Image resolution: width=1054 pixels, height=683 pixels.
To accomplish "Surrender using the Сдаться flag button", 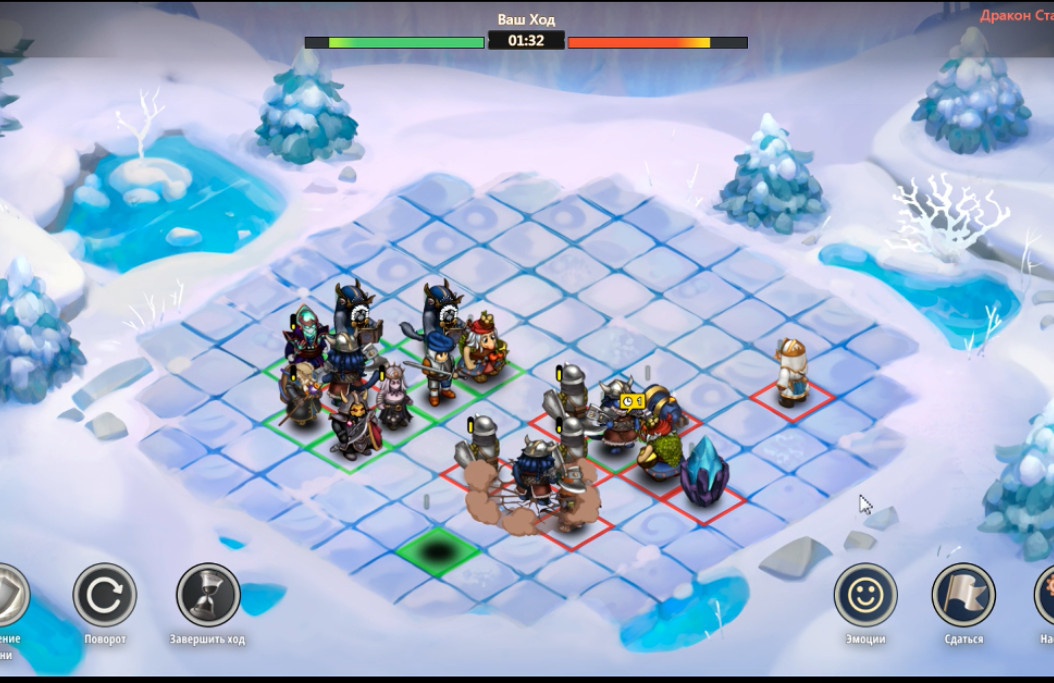I will point(963,594).
